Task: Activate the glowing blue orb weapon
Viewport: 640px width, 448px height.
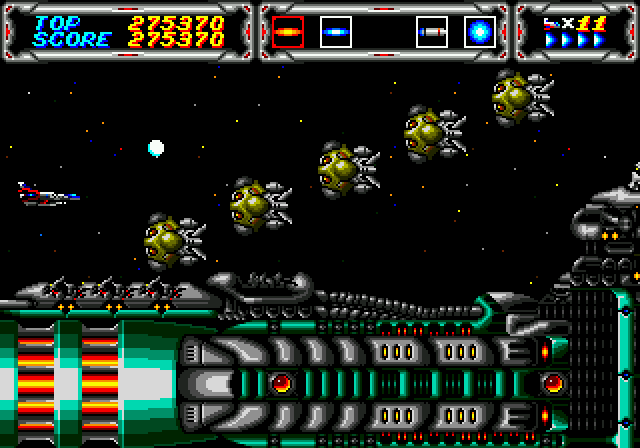Action: (x=479, y=33)
